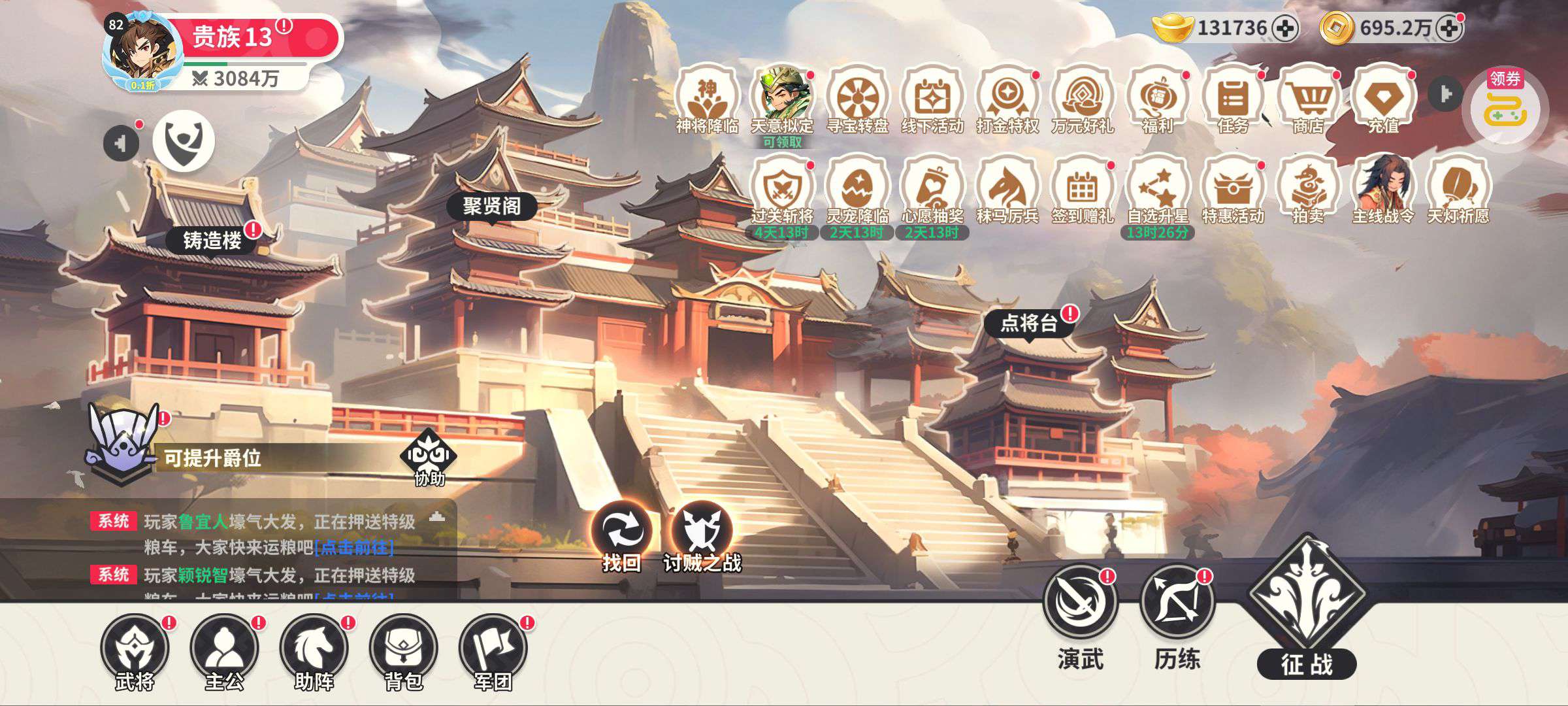Enter the 铸造楼 forge building
1568x706 pixels.
click(212, 241)
